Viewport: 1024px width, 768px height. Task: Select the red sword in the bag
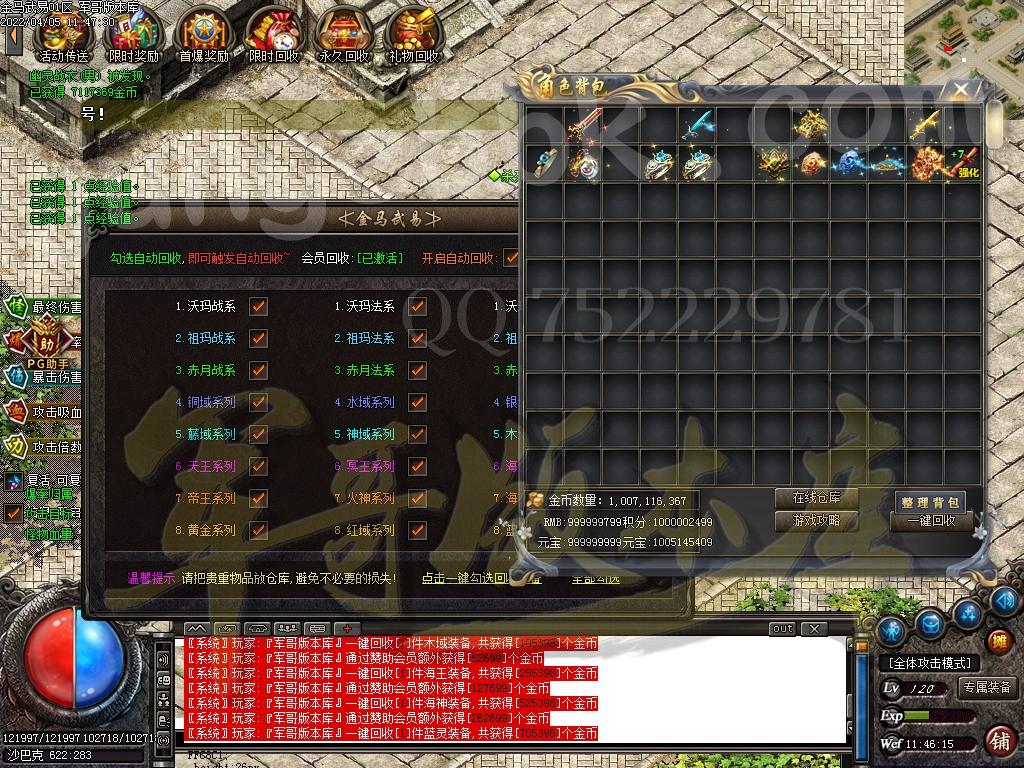click(581, 125)
